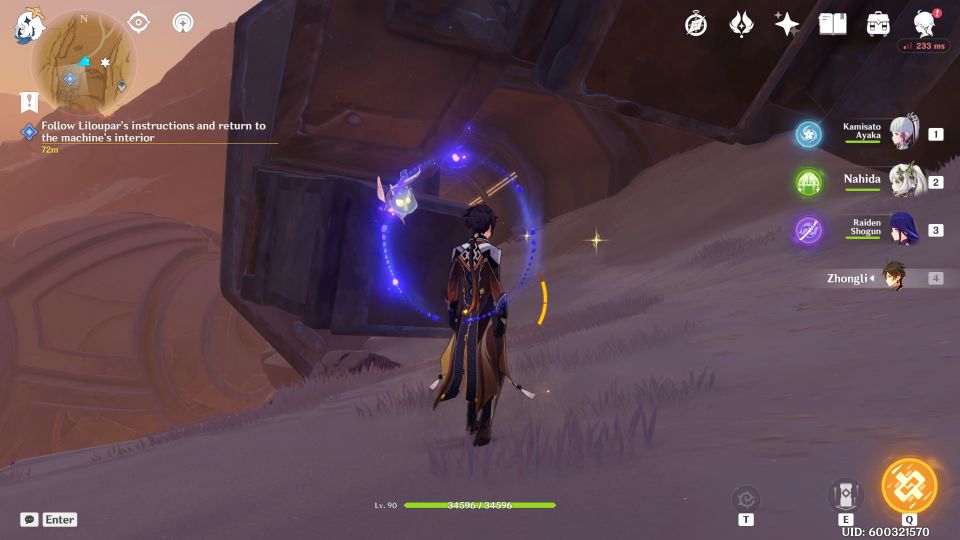Activate Zhongli's Elemental Burst

point(909,486)
